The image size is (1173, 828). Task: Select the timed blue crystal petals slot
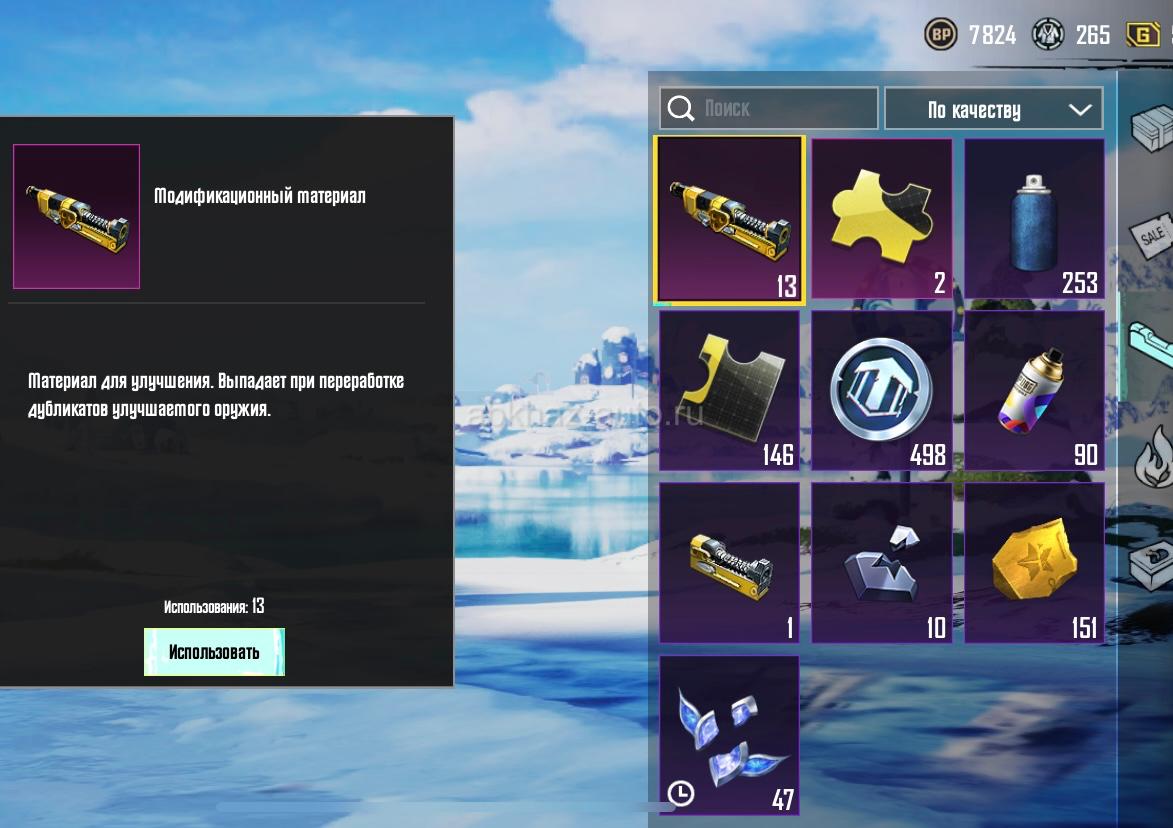click(x=729, y=734)
